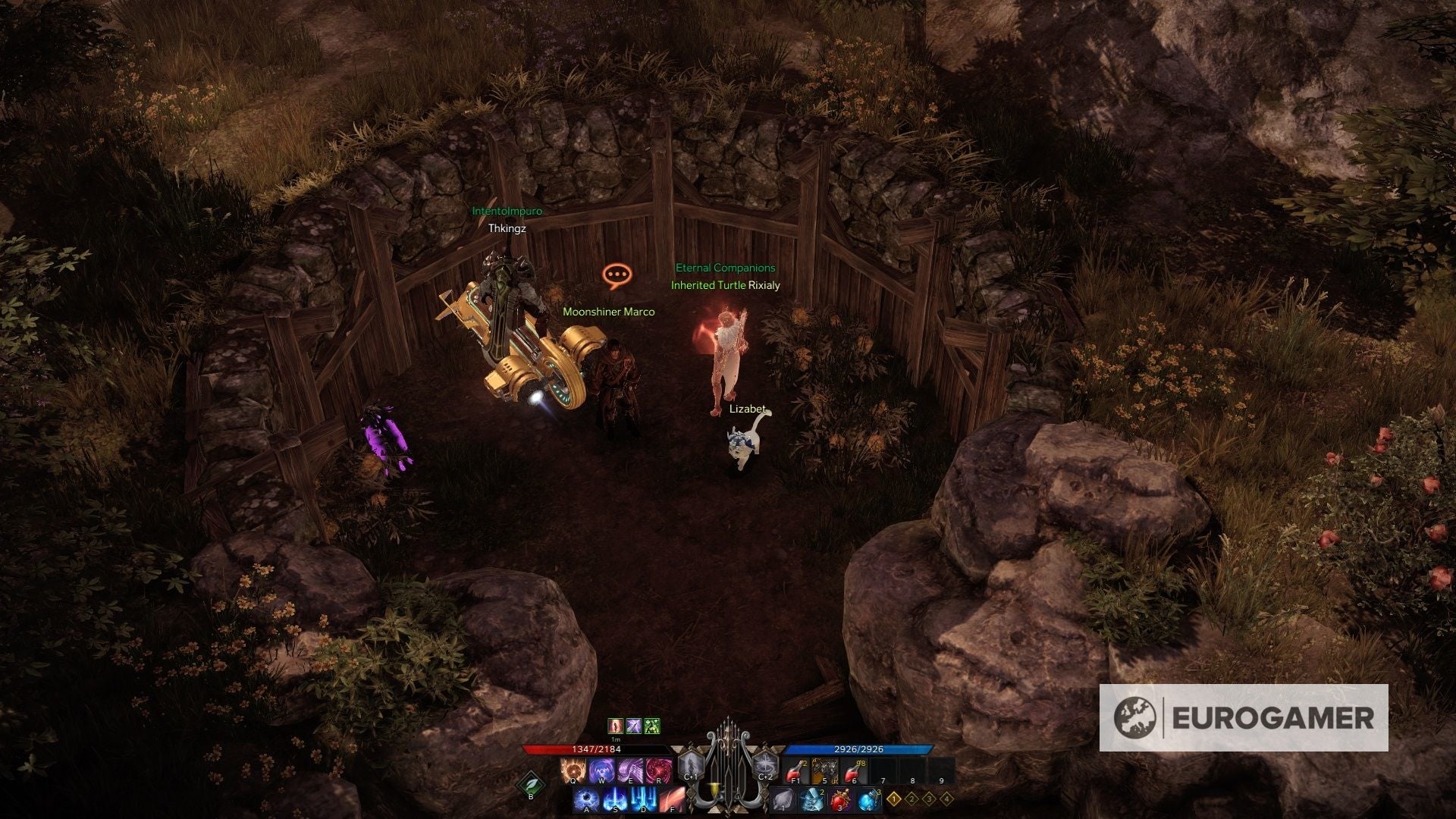Click the green leaf gathering icon
Screen dimensions: 1456x819
531,784
